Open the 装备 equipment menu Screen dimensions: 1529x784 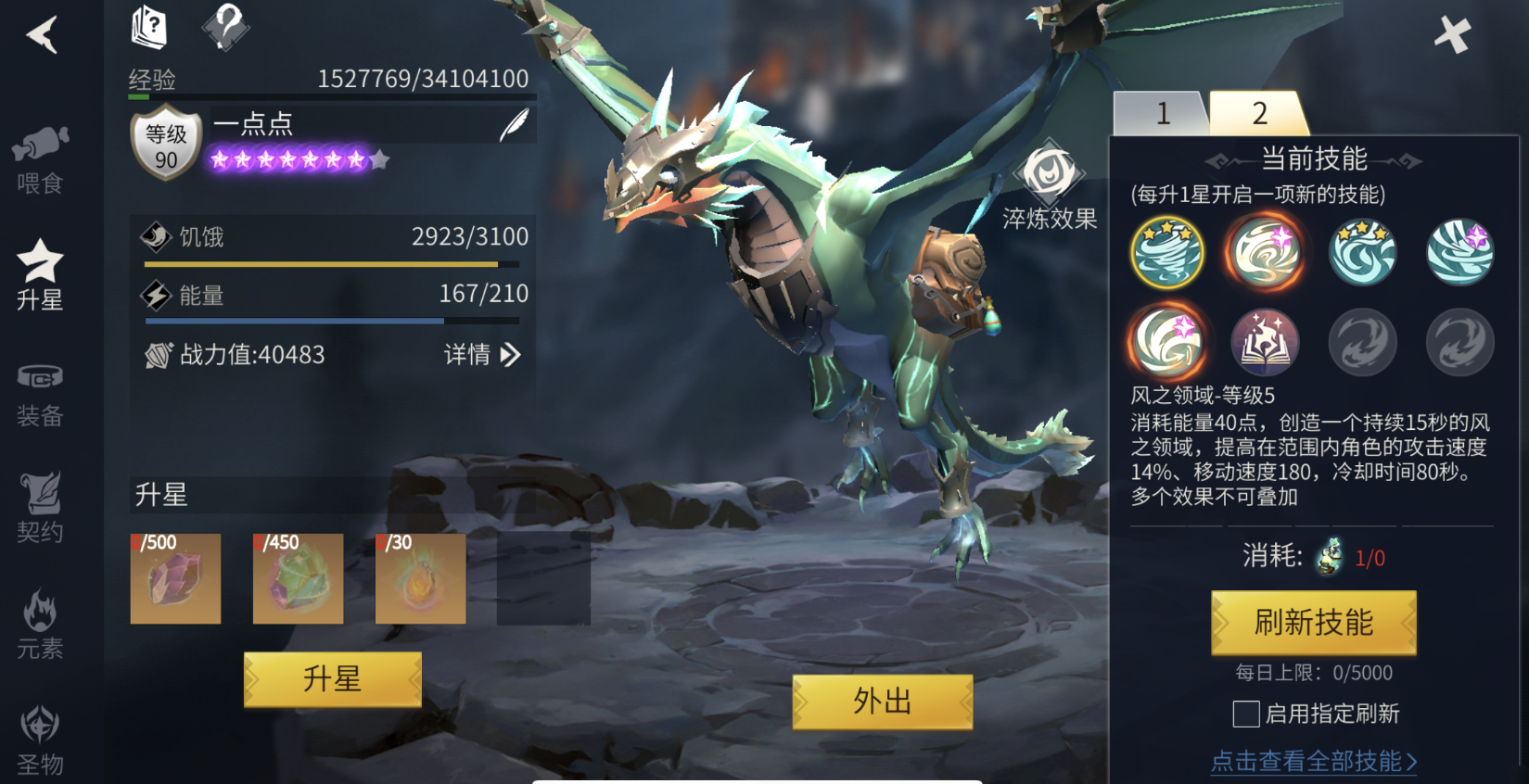tap(40, 393)
